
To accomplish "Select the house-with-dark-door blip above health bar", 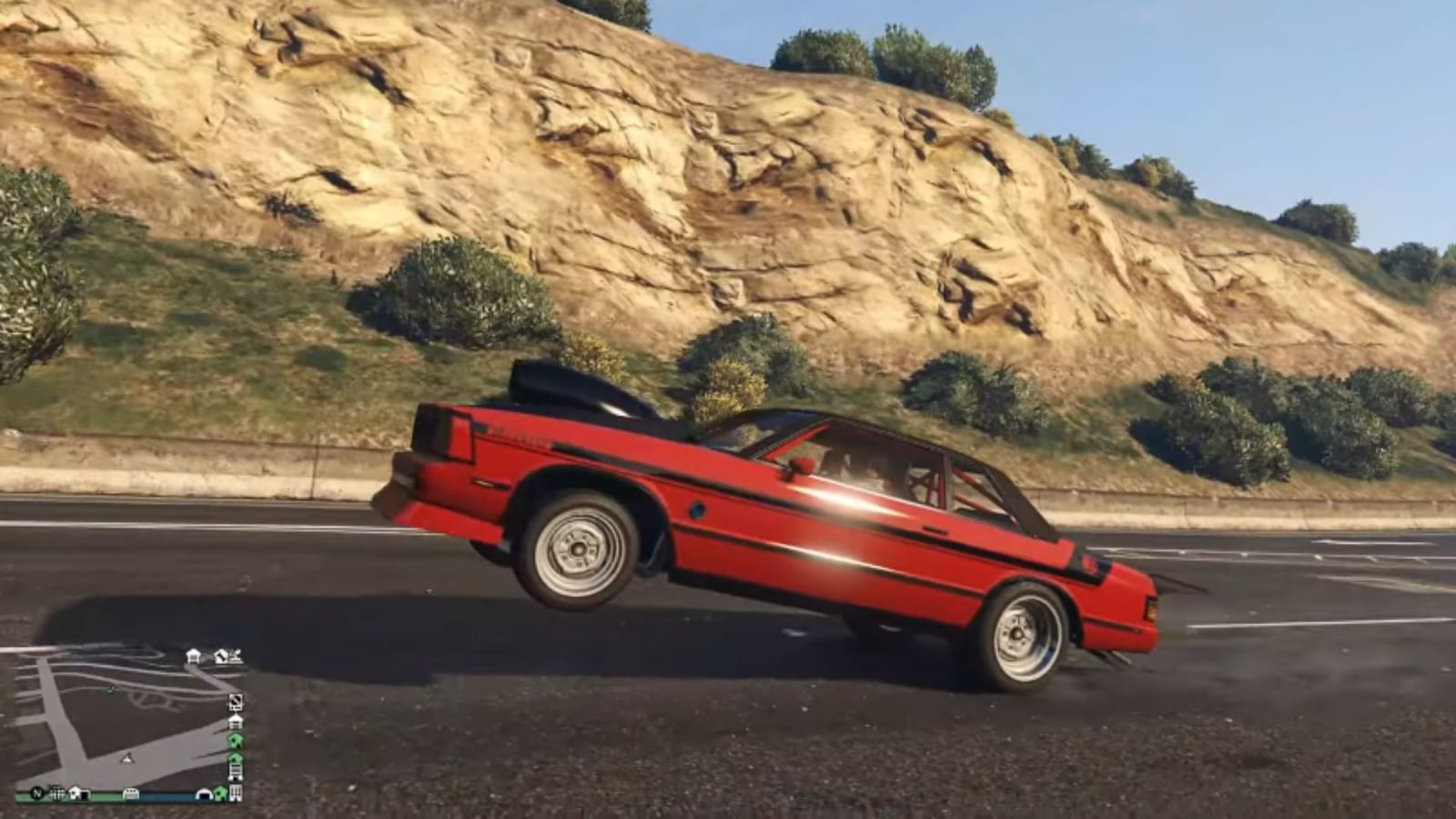I will [x=80, y=794].
